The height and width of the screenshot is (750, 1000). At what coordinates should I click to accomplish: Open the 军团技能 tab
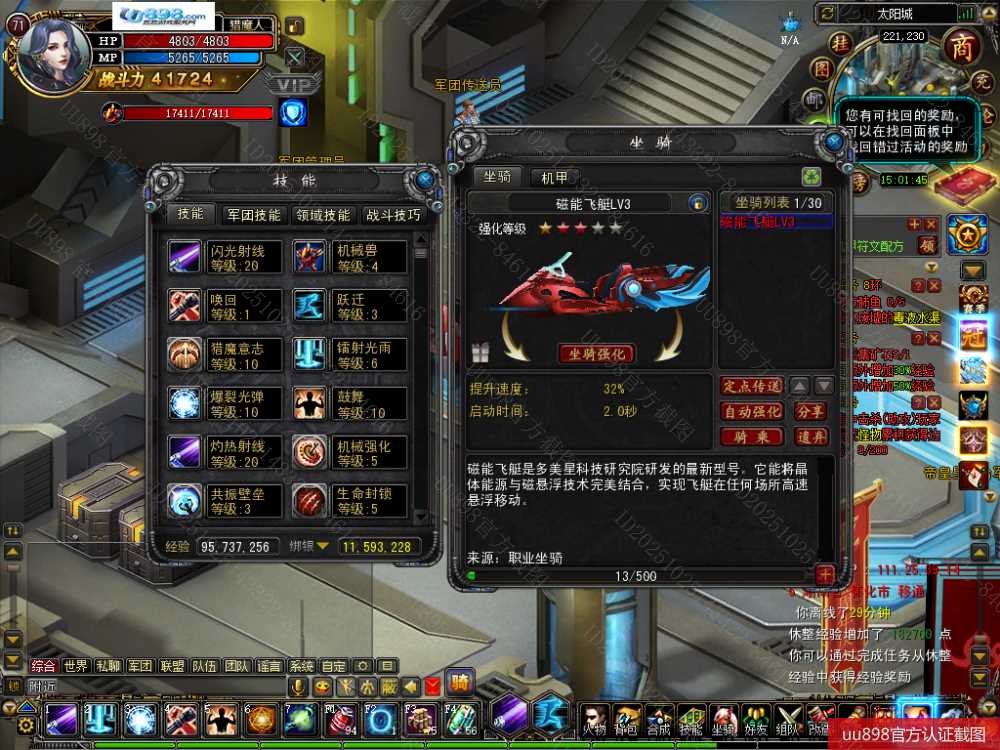click(253, 214)
